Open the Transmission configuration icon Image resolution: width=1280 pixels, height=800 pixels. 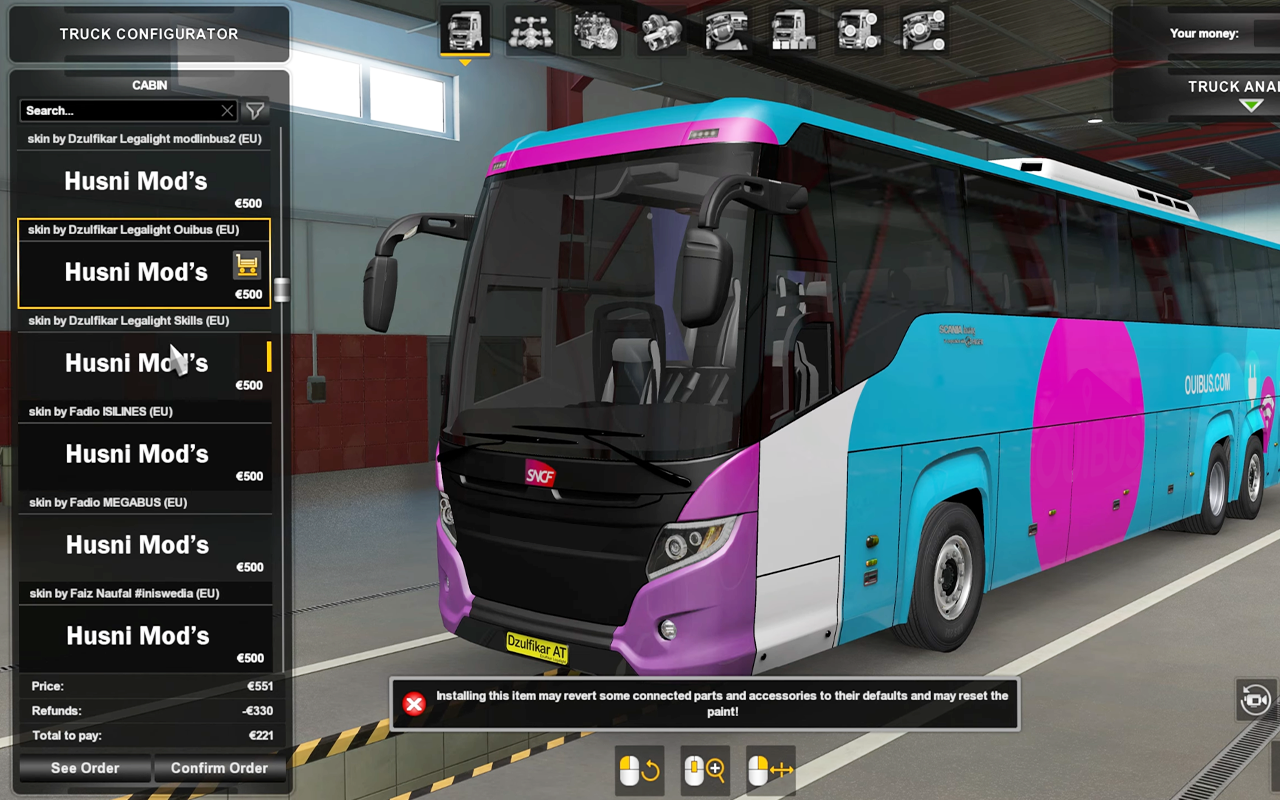tap(660, 32)
